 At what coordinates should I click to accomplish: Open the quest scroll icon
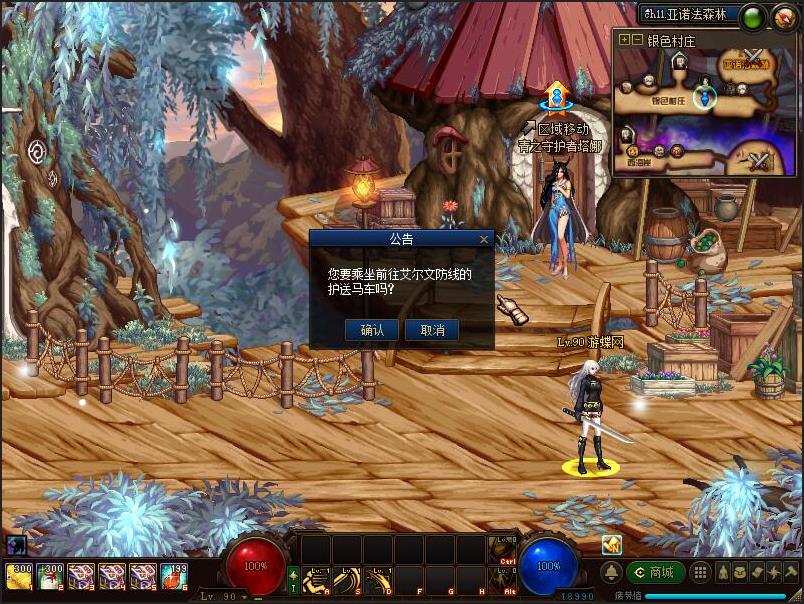point(755,572)
